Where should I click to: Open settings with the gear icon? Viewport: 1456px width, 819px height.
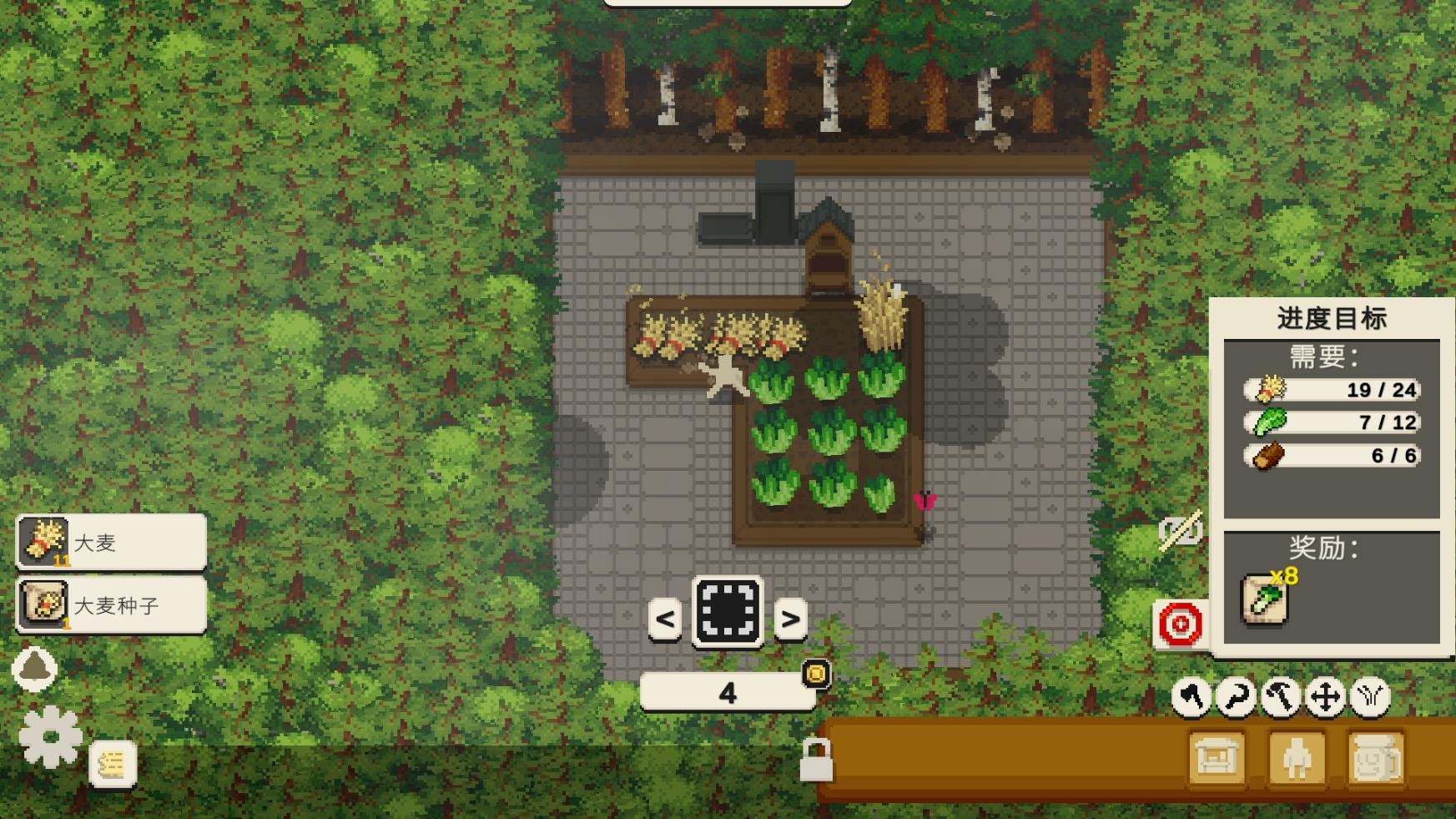tap(50, 736)
